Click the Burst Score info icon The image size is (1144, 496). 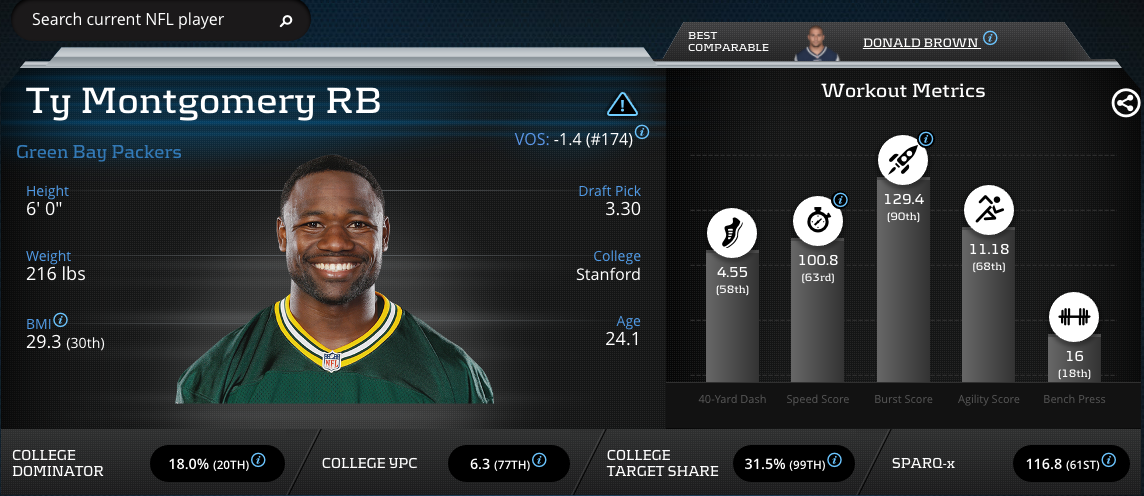pyautogui.click(x=926, y=138)
